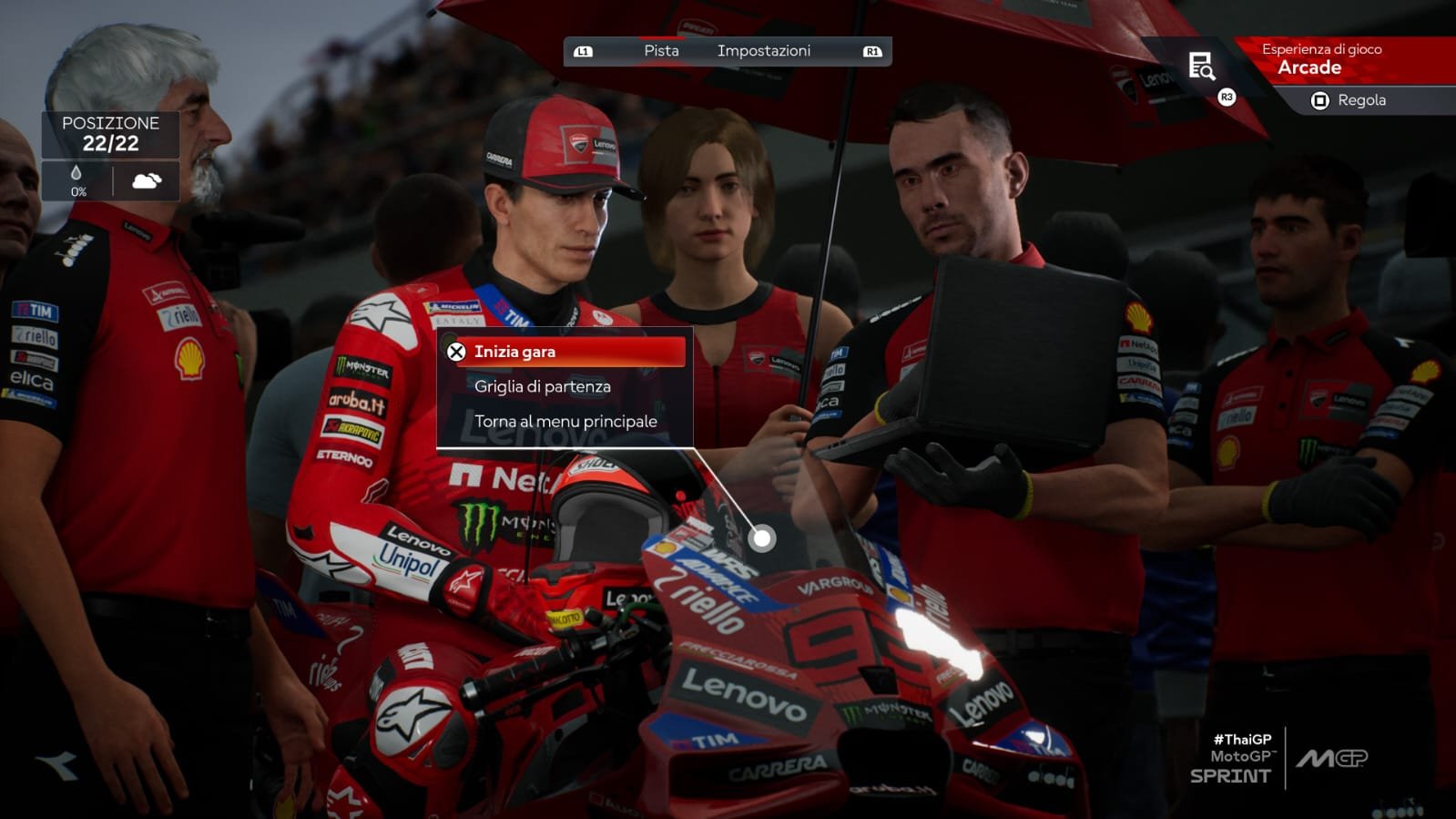Open the Impostazioni tab
Screen dimensions: 1456x819
pyautogui.click(x=763, y=51)
